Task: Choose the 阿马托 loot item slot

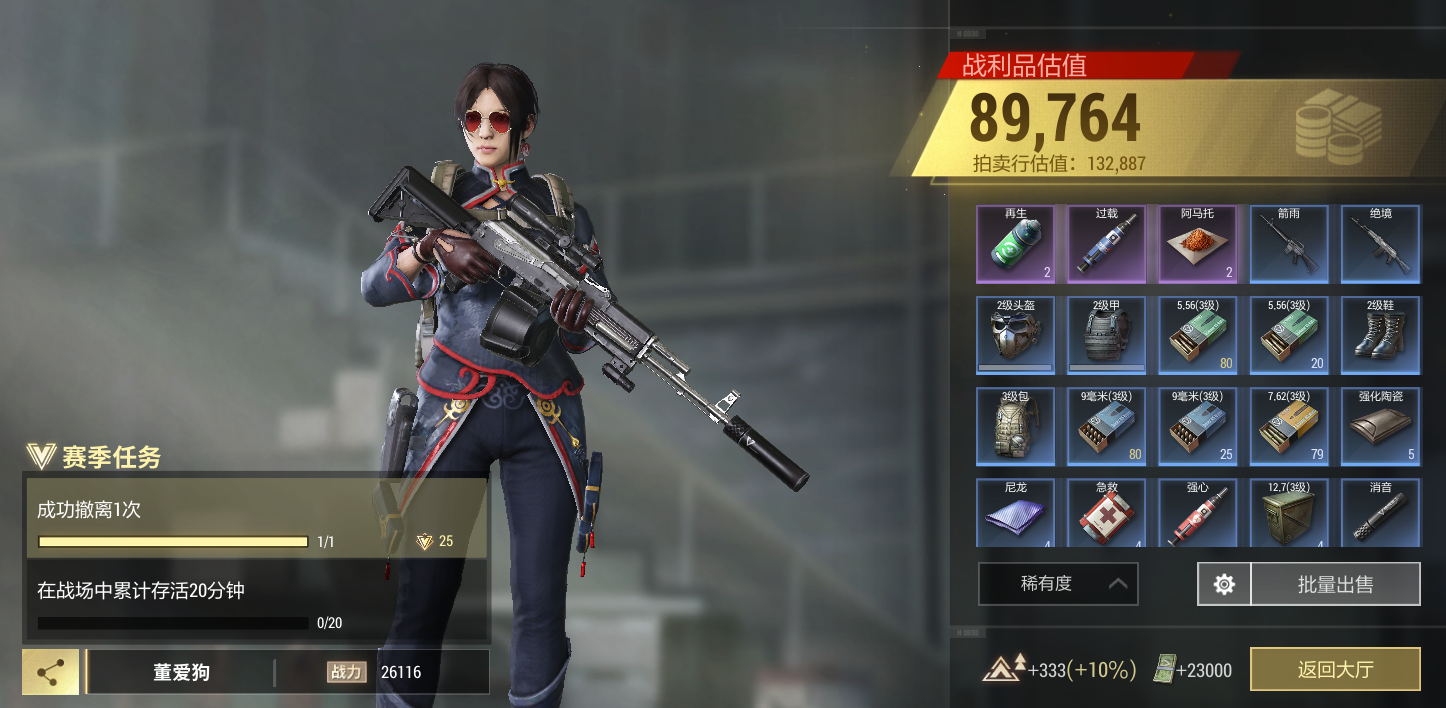Action: (x=1198, y=245)
